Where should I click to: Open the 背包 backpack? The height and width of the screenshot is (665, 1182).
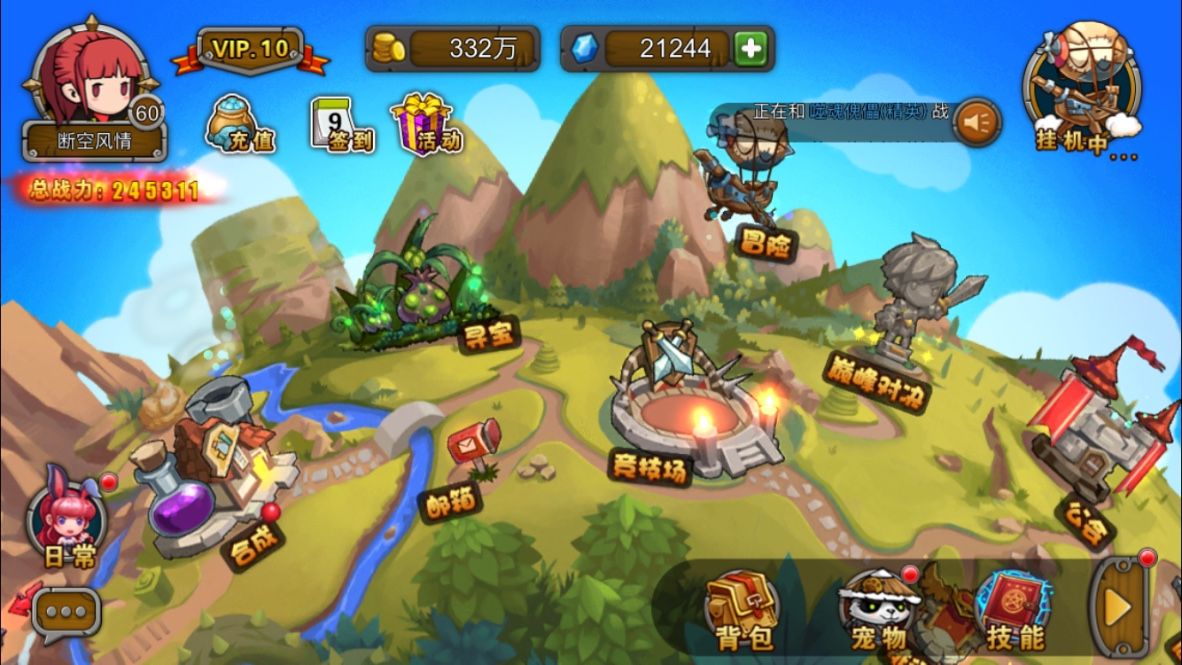click(741, 608)
